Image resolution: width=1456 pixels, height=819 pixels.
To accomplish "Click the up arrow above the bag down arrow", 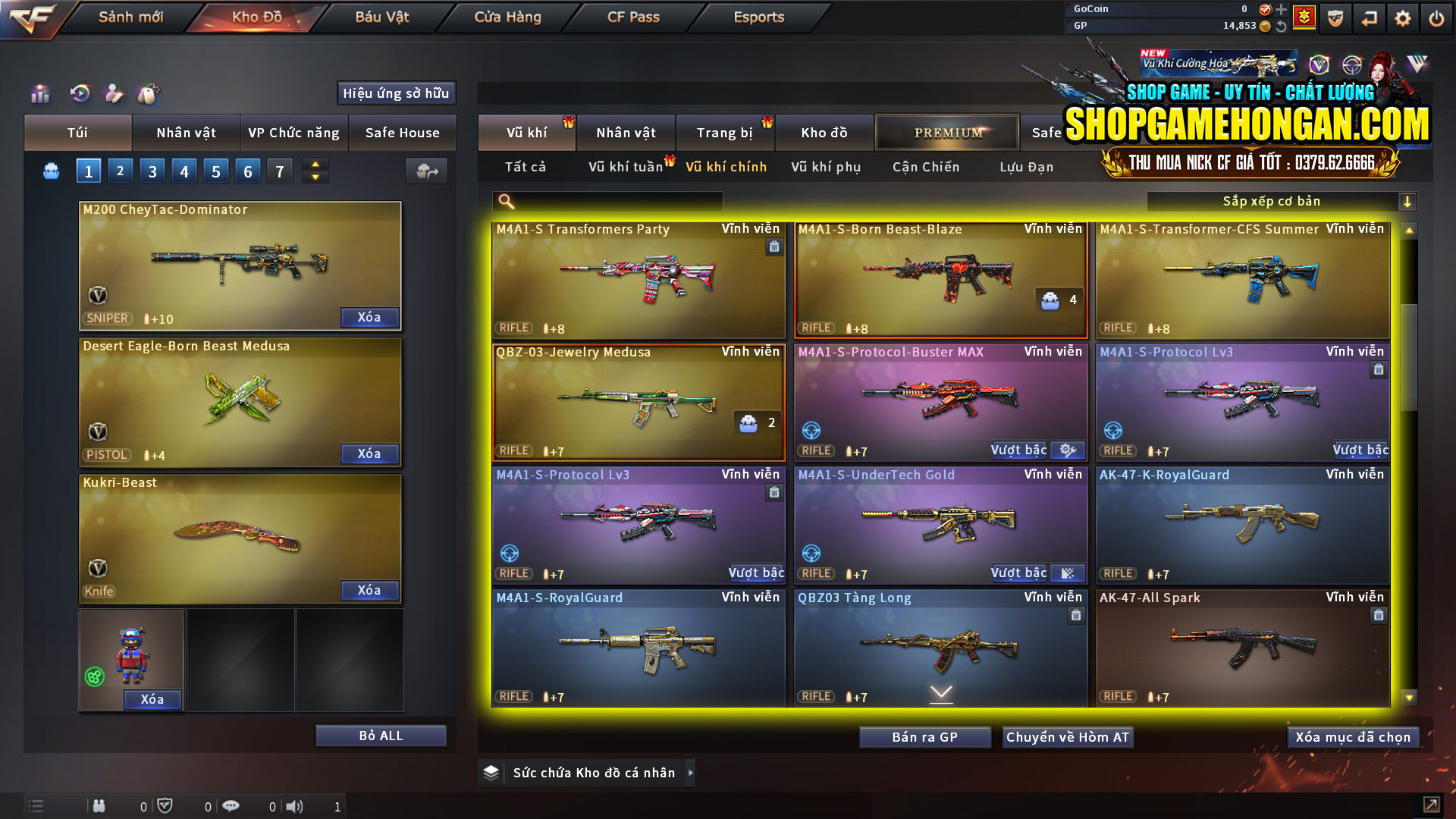I will point(315,164).
